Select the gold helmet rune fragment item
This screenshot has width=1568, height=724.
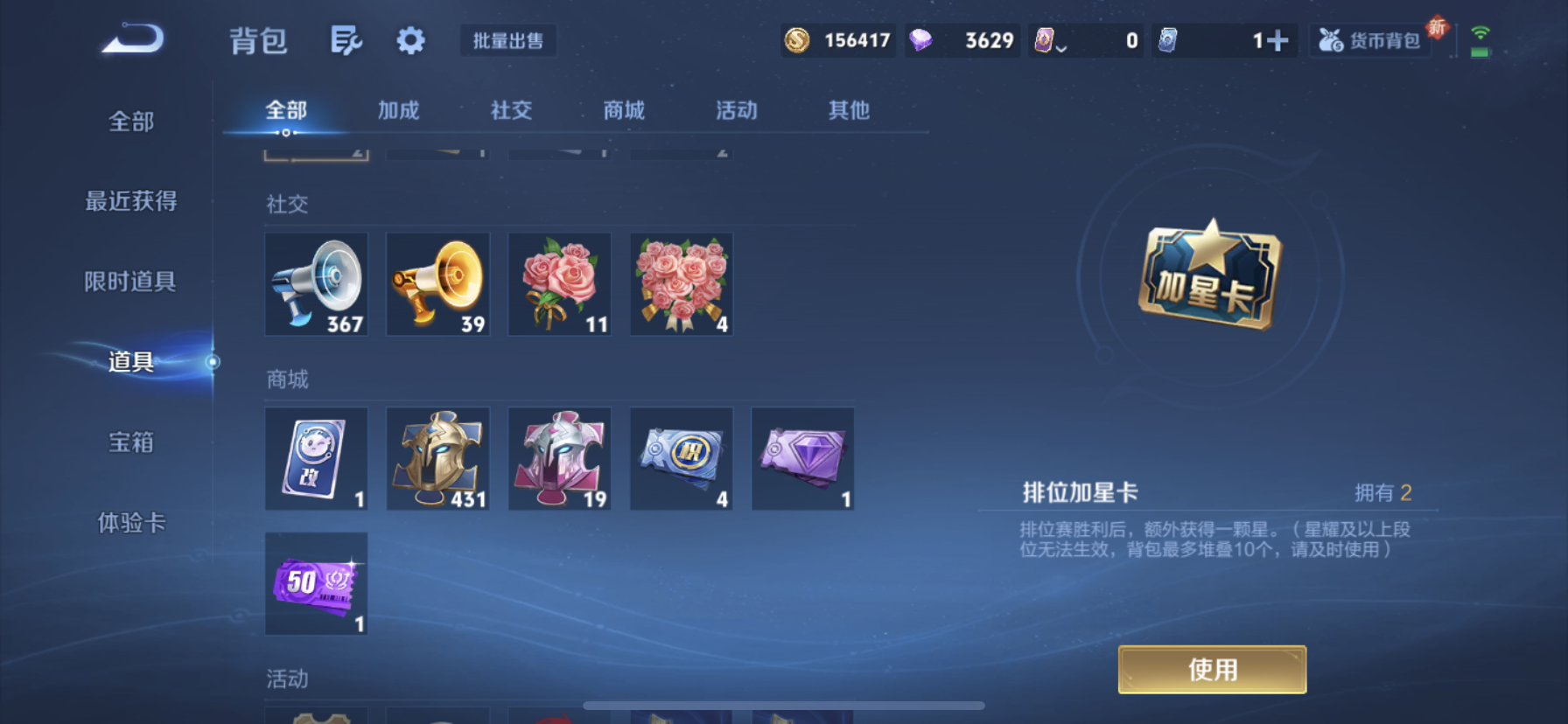[x=437, y=457]
